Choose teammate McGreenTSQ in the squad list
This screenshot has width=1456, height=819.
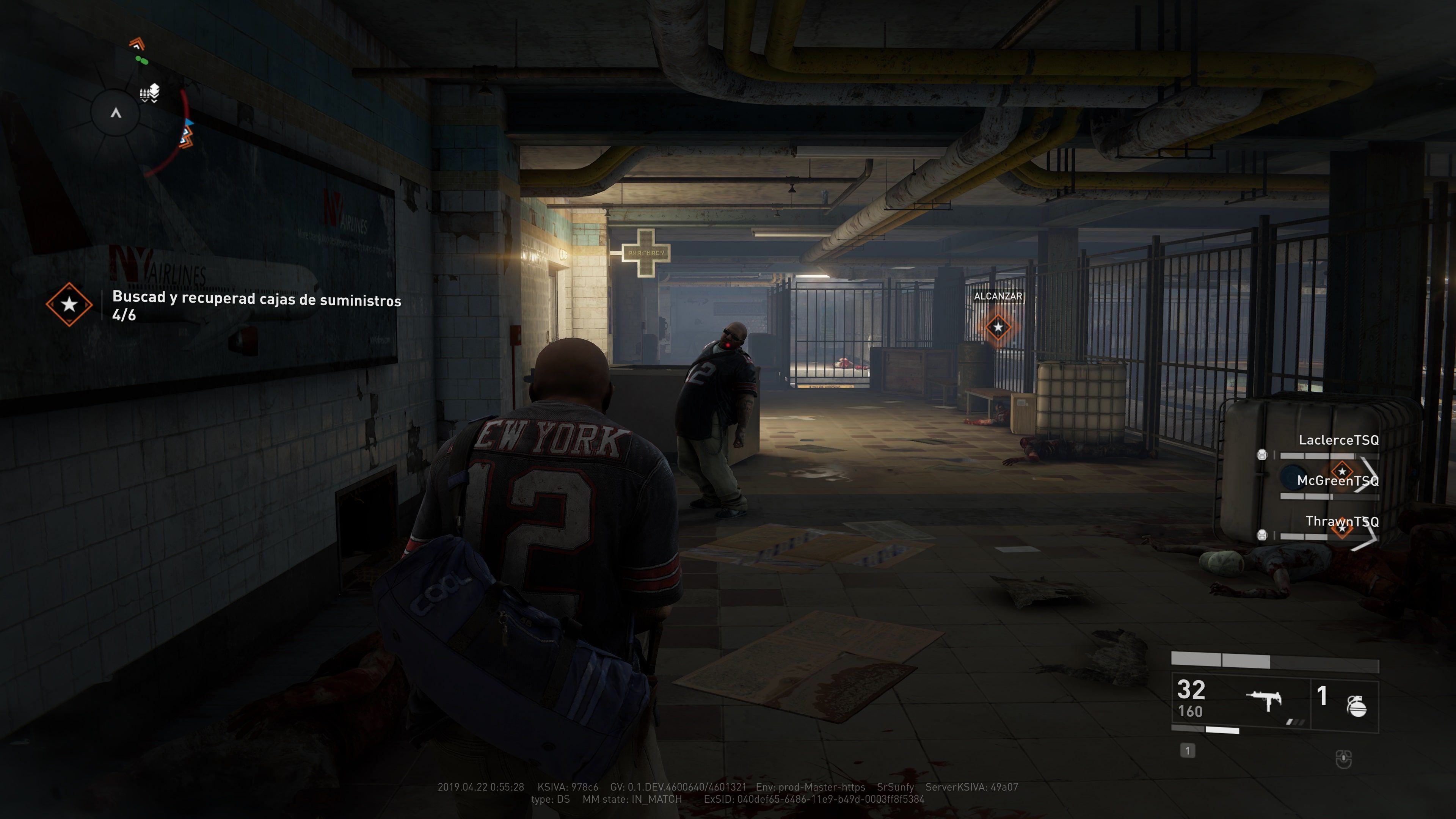pyautogui.click(x=1337, y=480)
